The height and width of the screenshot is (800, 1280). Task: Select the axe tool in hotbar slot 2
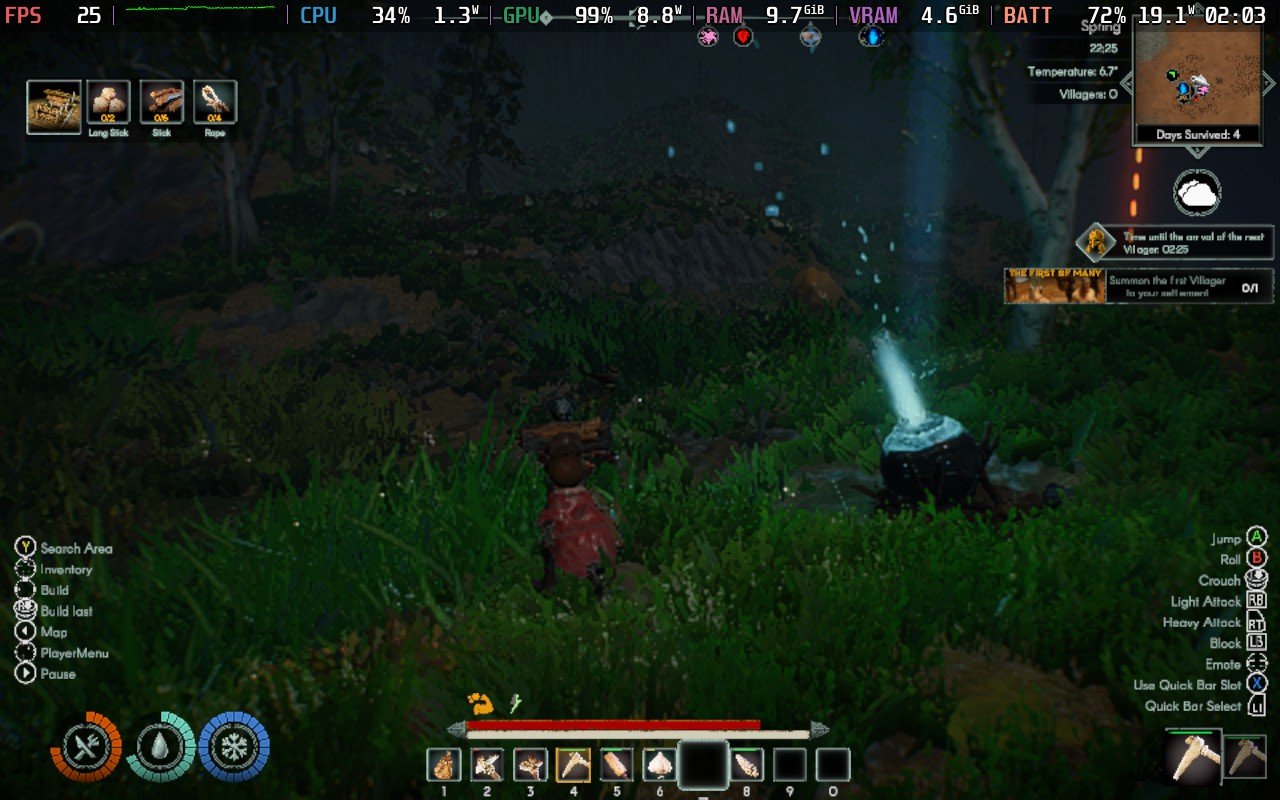tap(487, 765)
